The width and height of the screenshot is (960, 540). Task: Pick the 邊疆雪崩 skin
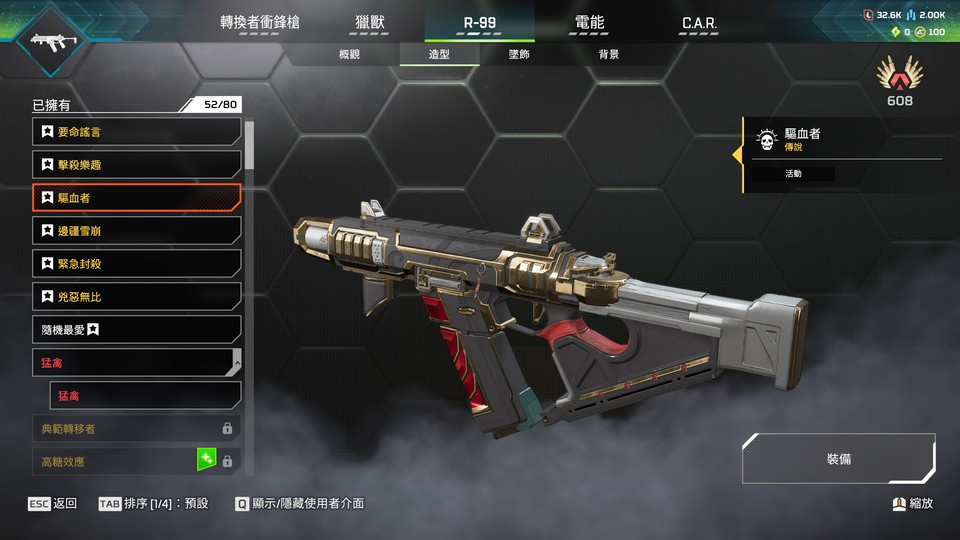pyautogui.click(x=136, y=231)
